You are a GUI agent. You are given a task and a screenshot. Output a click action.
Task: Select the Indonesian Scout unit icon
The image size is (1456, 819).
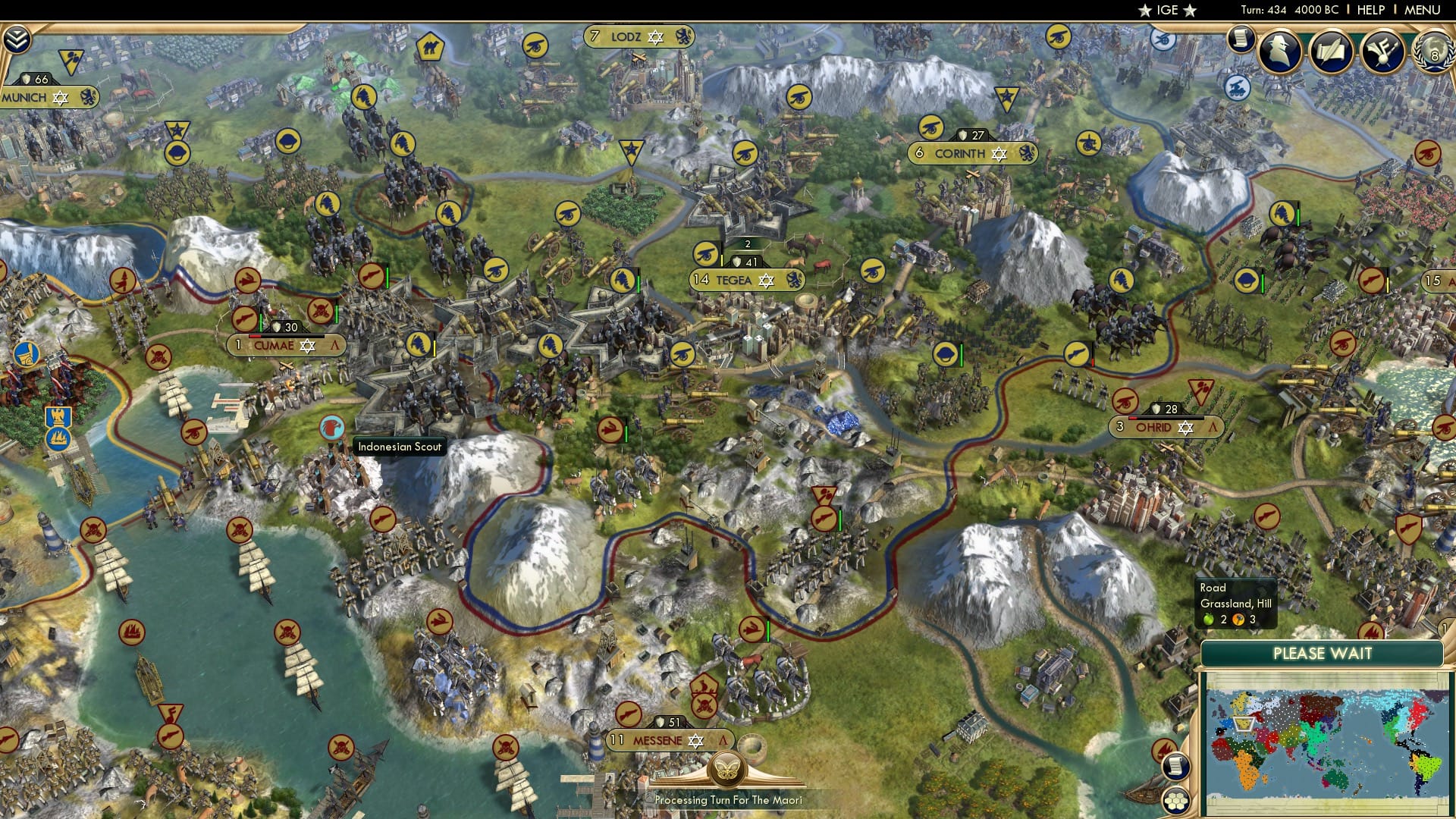tap(331, 427)
